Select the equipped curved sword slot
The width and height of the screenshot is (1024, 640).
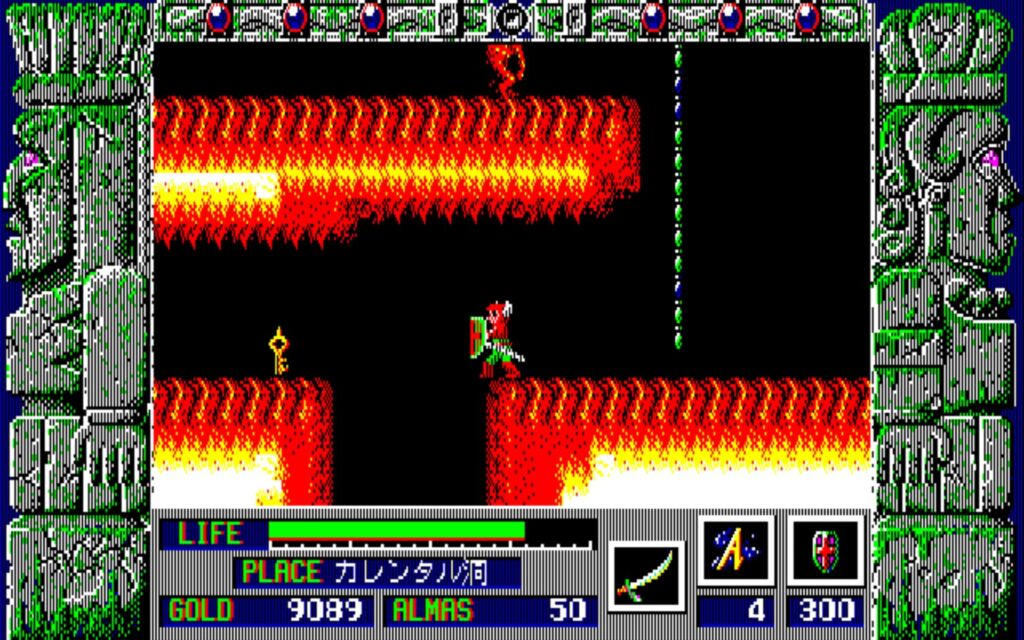point(645,577)
